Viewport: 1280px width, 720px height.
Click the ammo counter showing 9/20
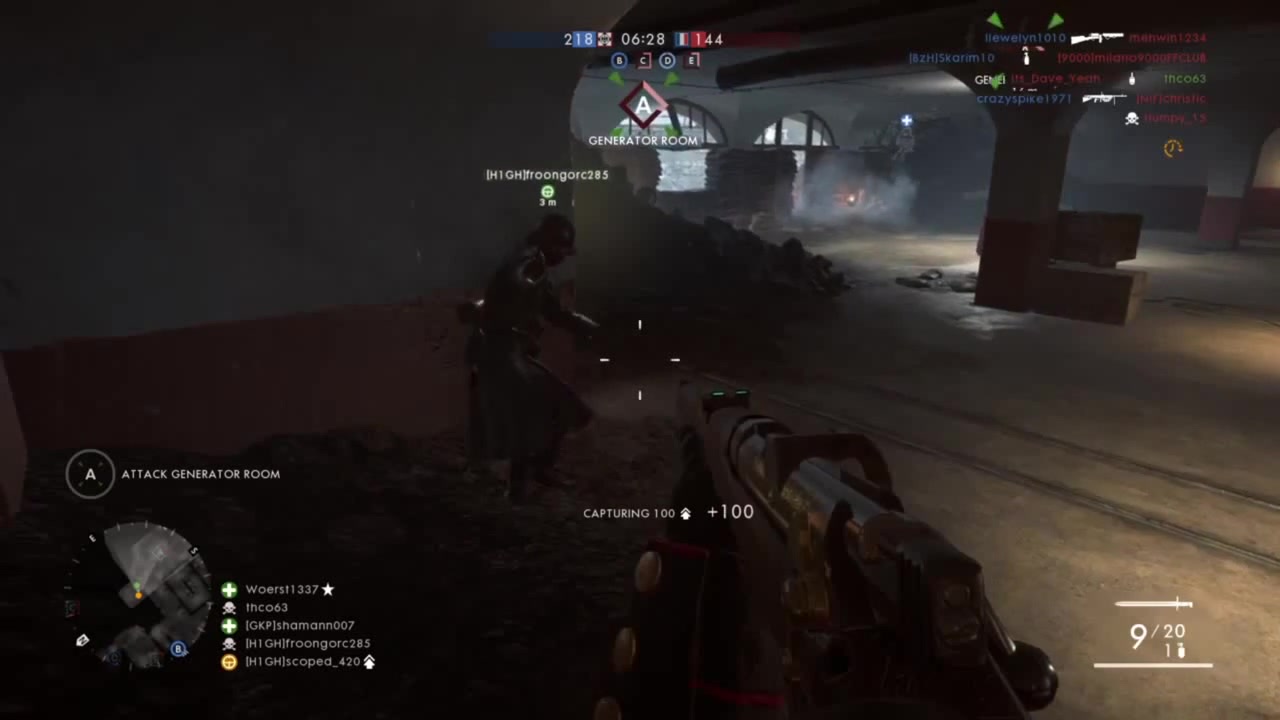1160,633
